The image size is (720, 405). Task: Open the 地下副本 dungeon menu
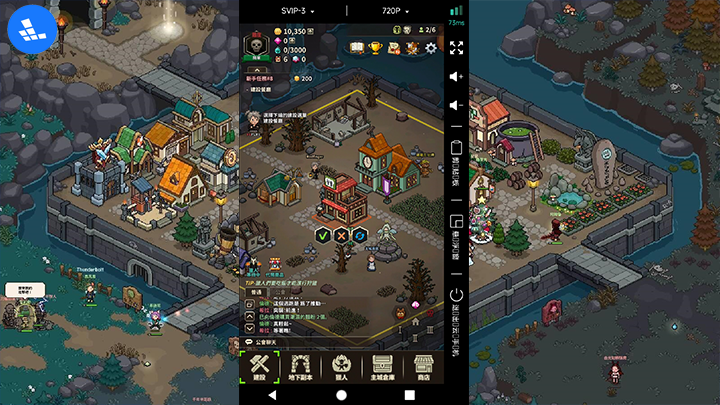299,365
